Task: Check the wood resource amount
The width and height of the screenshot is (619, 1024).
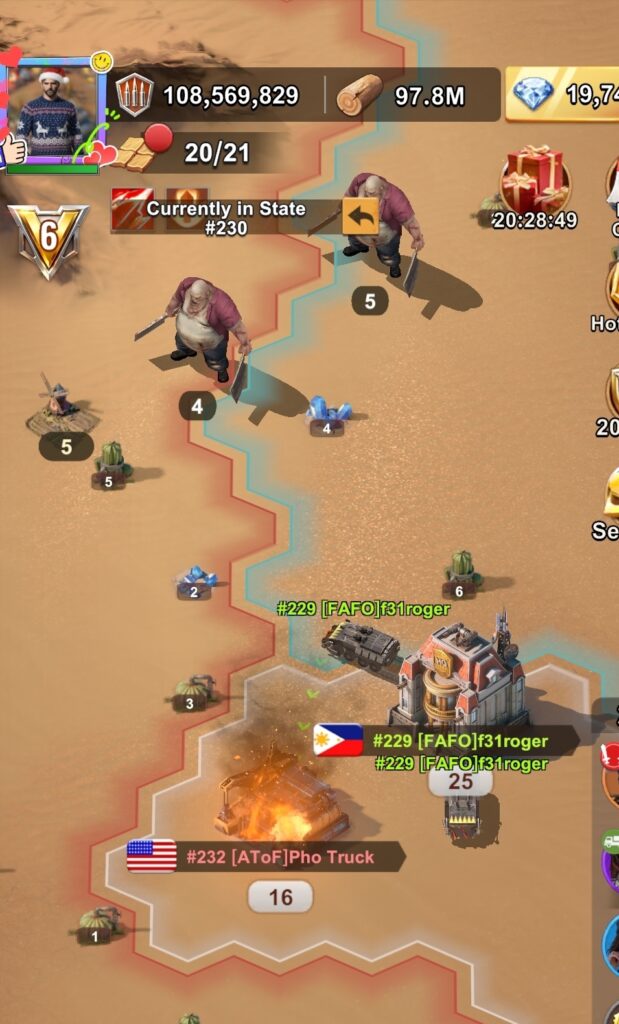Action: tap(400, 96)
